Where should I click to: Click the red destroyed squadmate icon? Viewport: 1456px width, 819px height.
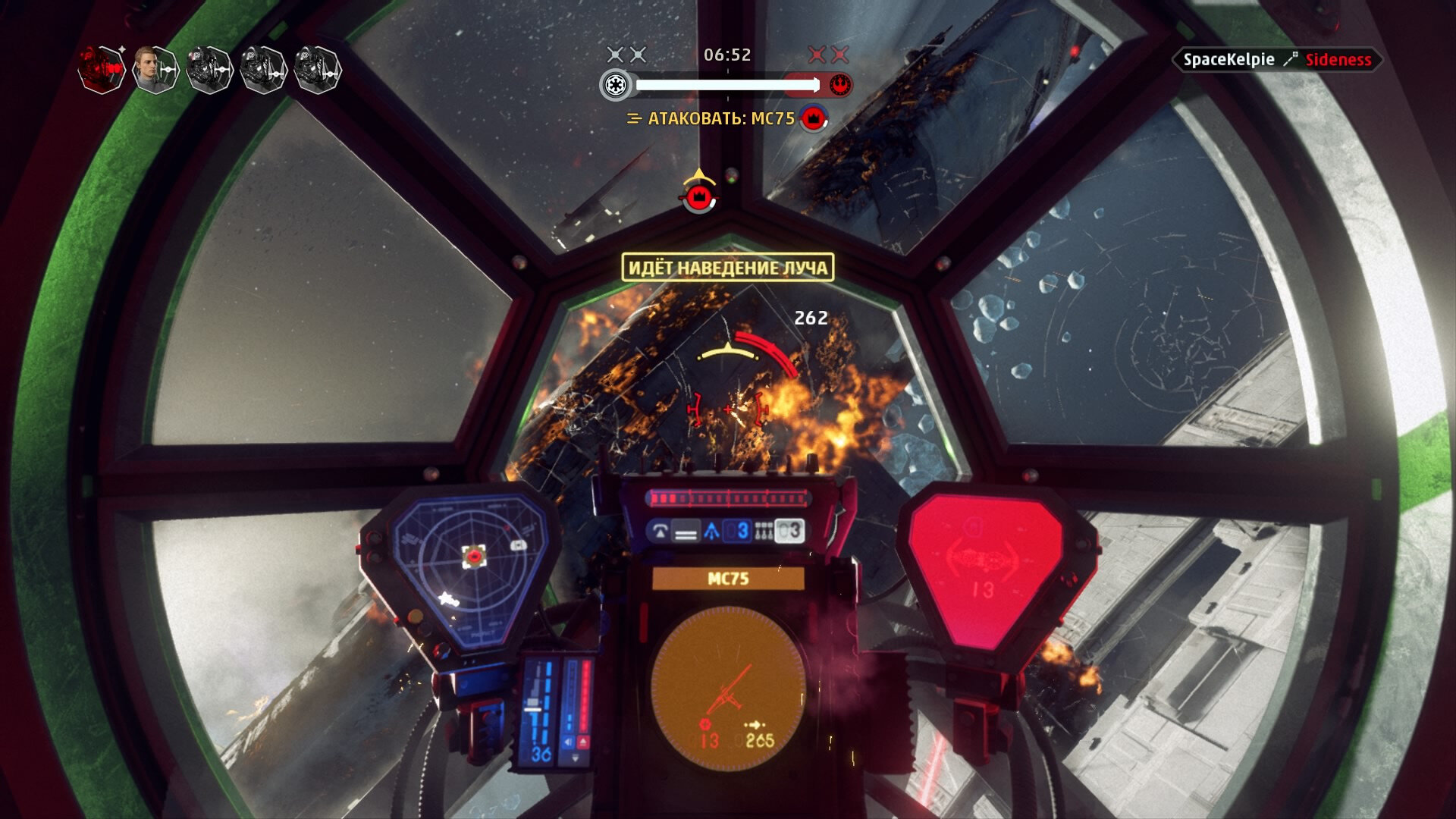102,70
